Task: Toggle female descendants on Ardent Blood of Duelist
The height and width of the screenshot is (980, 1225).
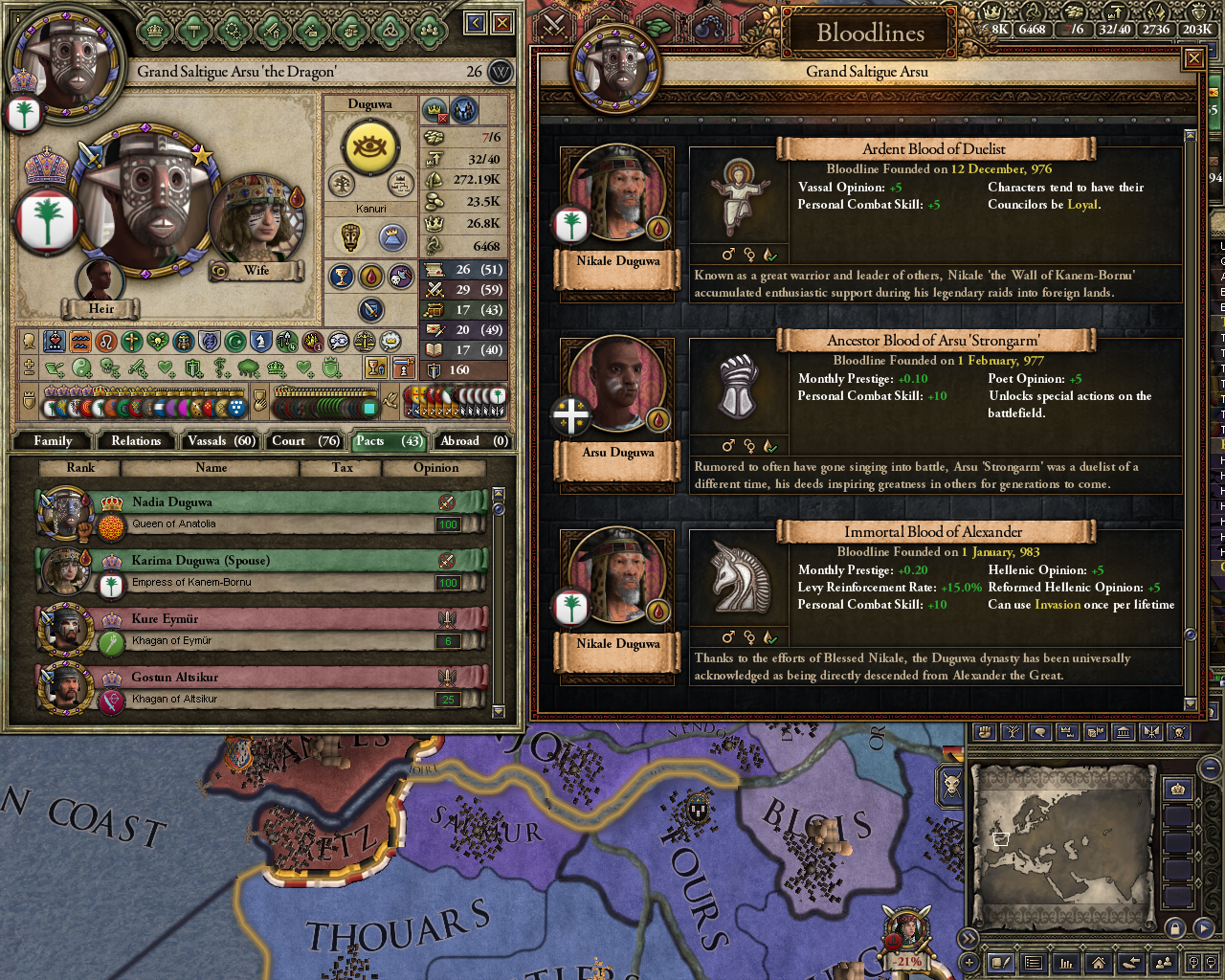Action: point(749,255)
